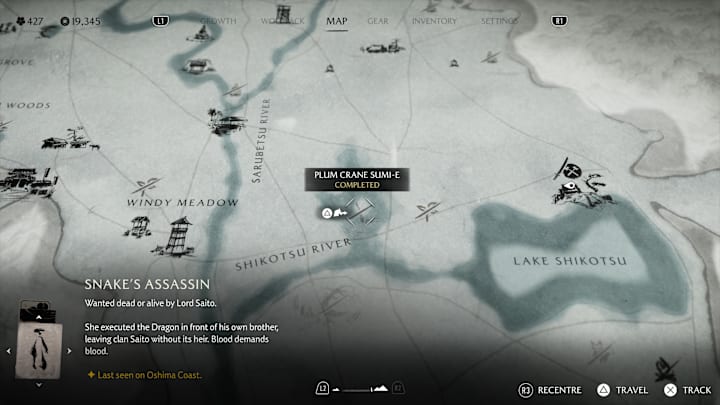This screenshot has width=720, height=405.
Task: Click the right arrow beside the wanted card
Action: click(70, 351)
